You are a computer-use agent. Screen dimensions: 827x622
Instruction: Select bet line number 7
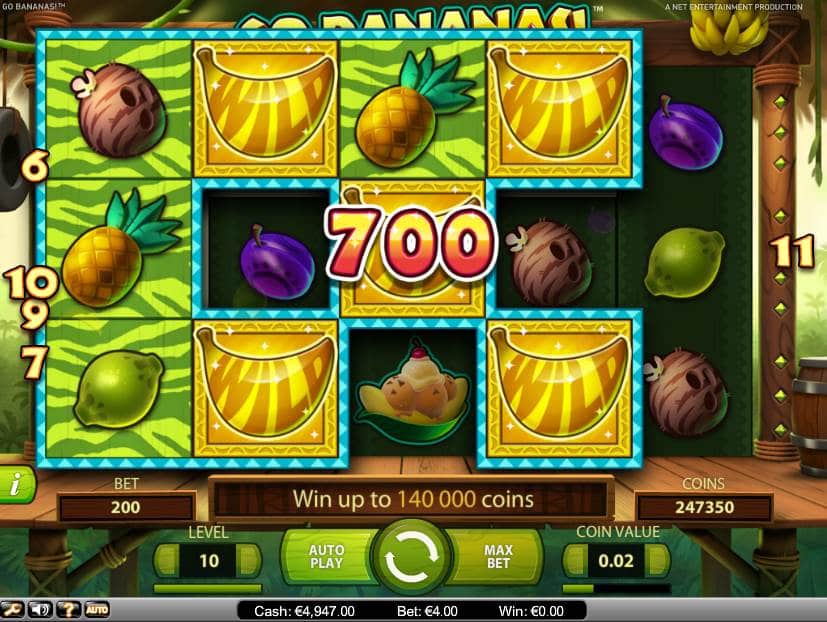(x=33, y=362)
